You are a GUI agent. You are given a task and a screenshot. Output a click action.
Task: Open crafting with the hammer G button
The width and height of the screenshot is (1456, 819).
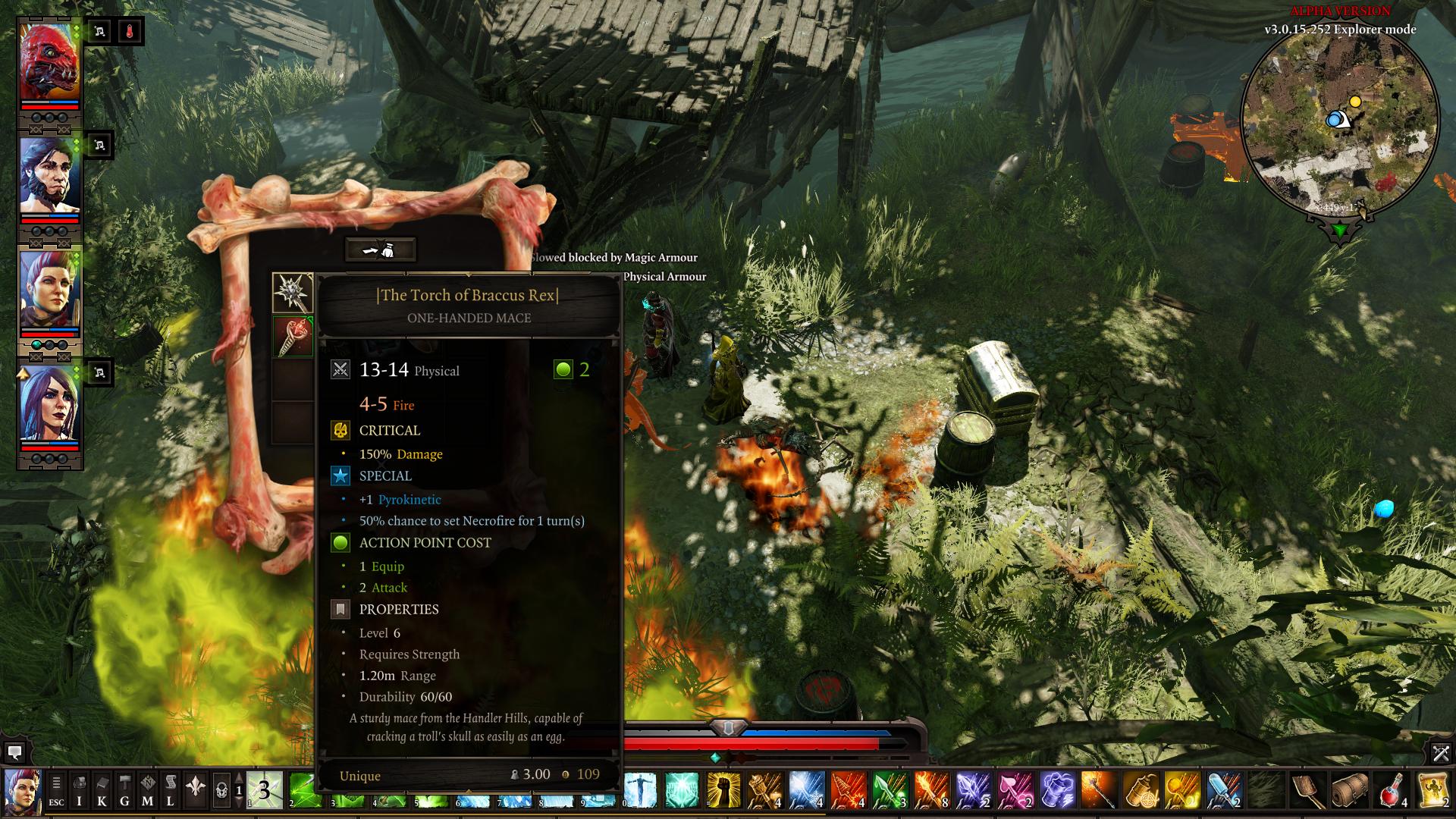point(124,790)
